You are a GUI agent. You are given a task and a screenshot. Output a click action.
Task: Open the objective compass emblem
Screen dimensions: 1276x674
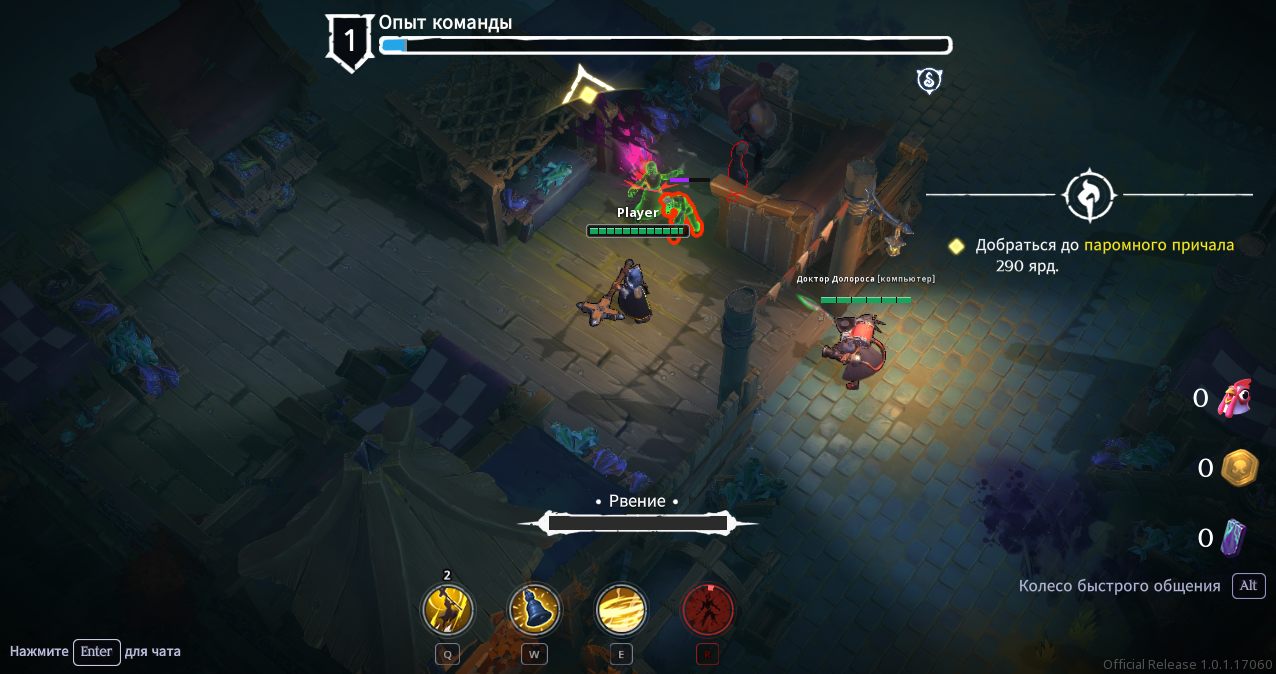[x=1089, y=196]
